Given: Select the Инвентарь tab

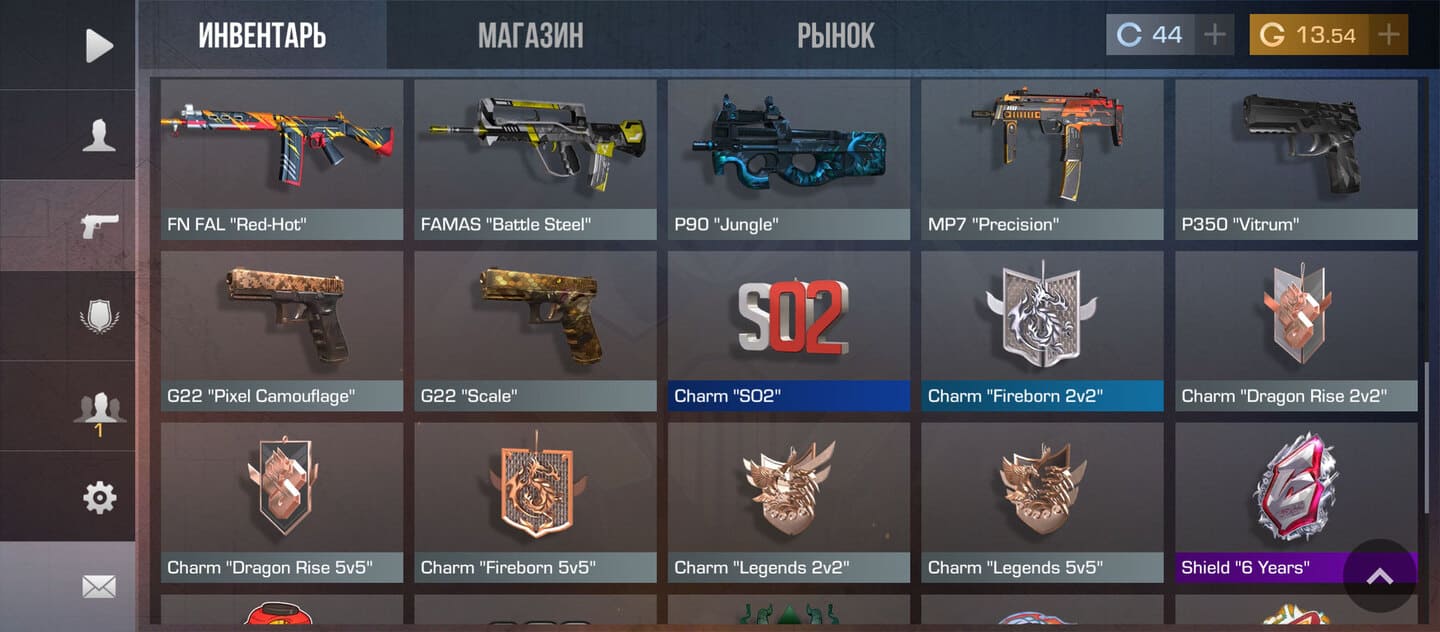Looking at the screenshot, I should (x=262, y=36).
